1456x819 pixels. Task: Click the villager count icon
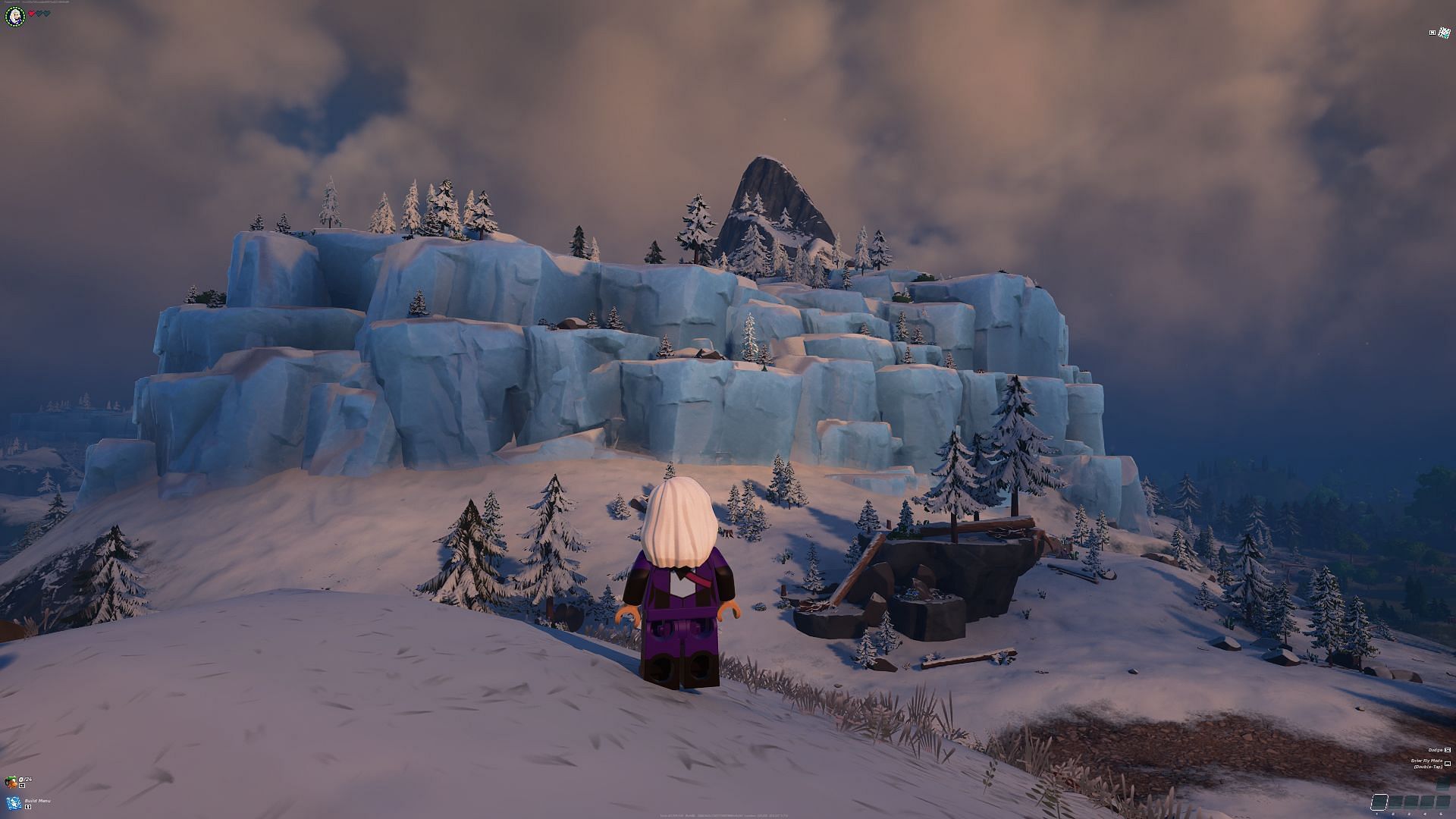pyautogui.click(x=11, y=782)
